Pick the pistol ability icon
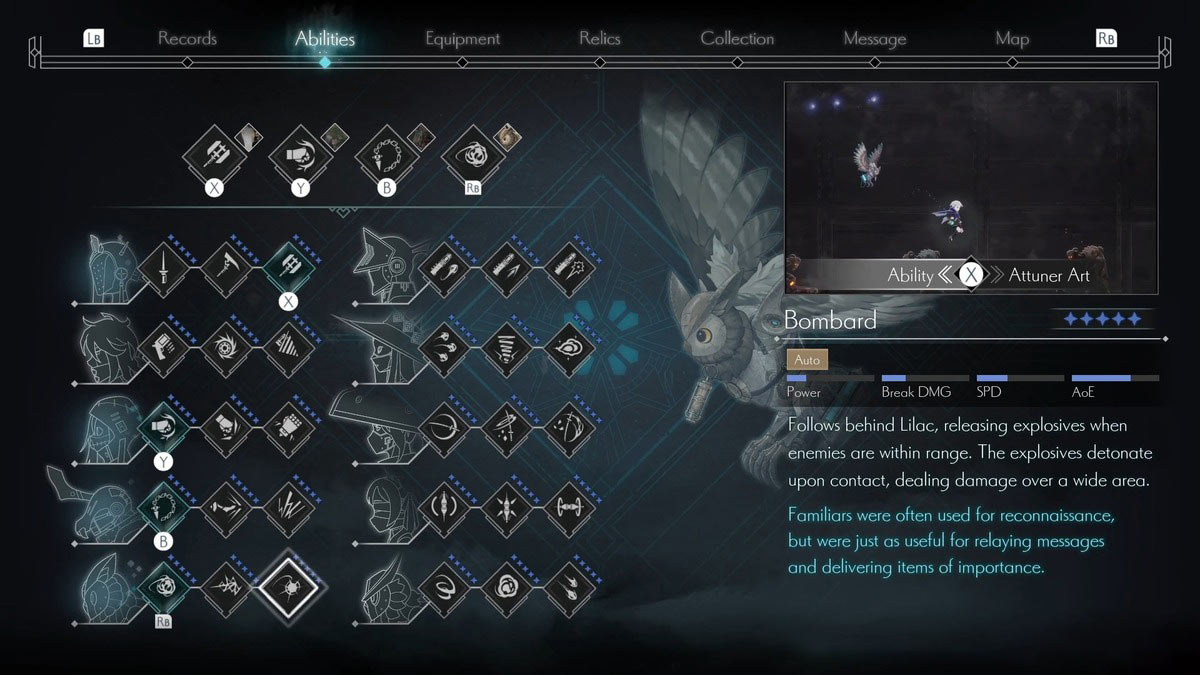 pyautogui.click(x=162, y=348)
